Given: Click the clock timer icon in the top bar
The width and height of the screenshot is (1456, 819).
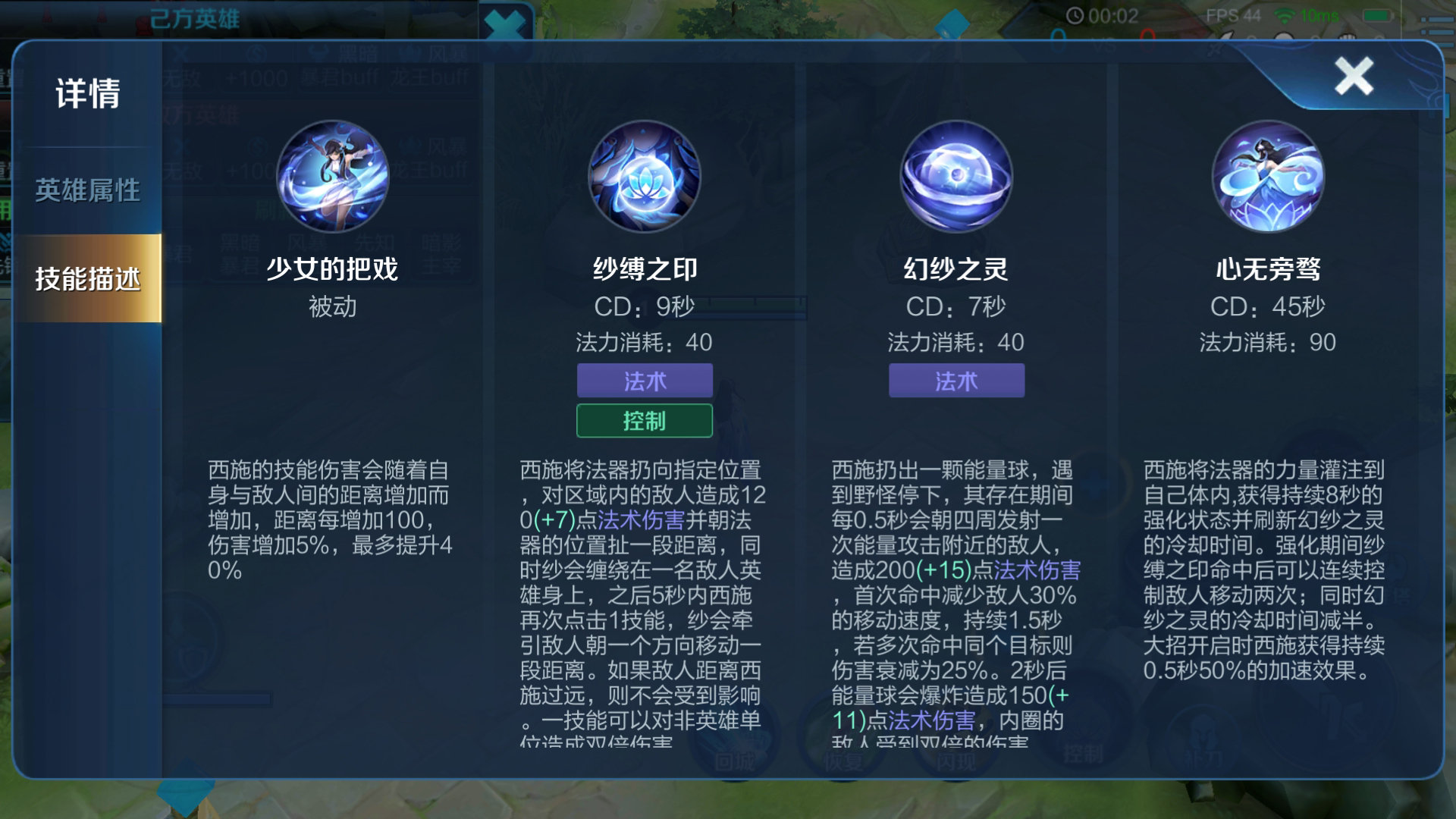Looking at the screenshot, I should pos(1076,13).
